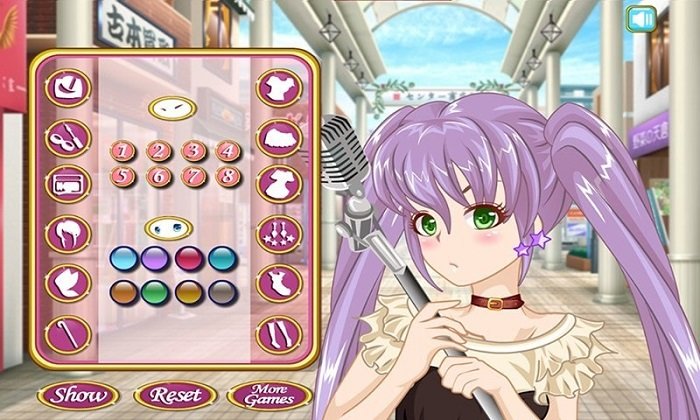Select the green eye color swatch
Image resolution: width=700 pixels, height=420 pixels.
point(155,292)
